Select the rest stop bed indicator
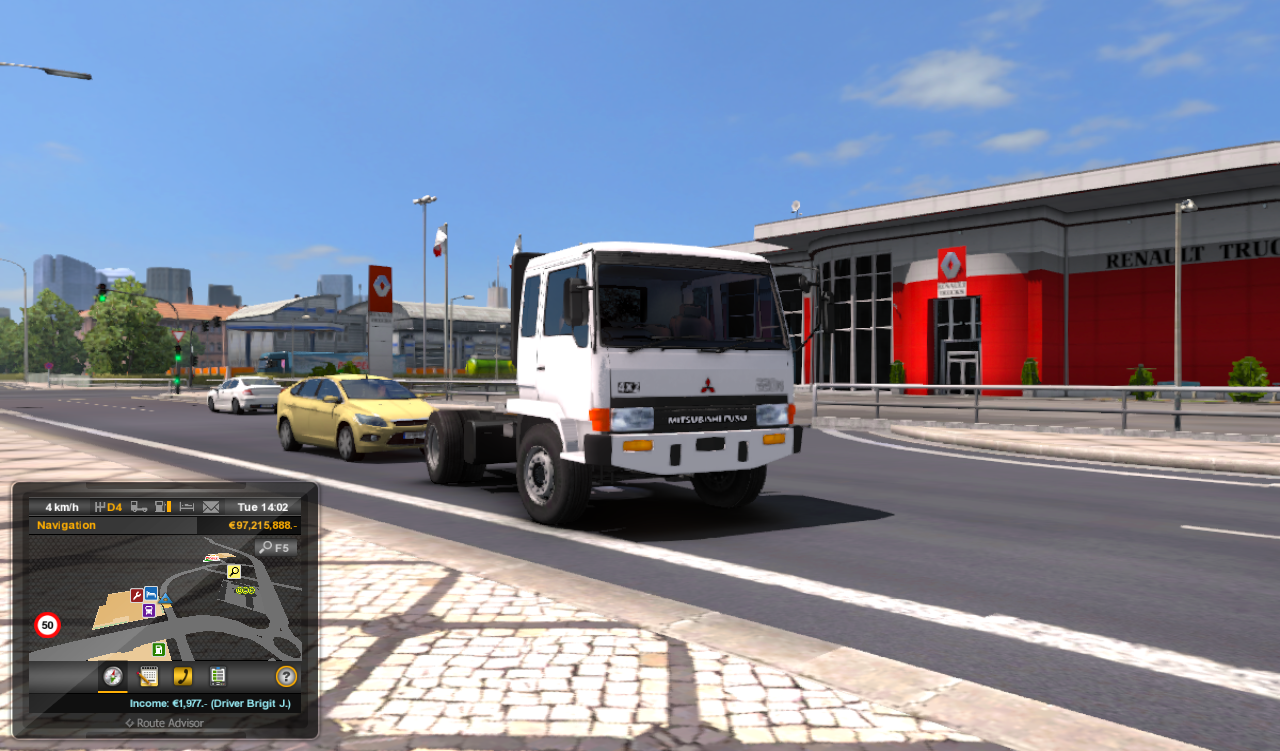The image size is (1280, 751). (x=186, y=507)
